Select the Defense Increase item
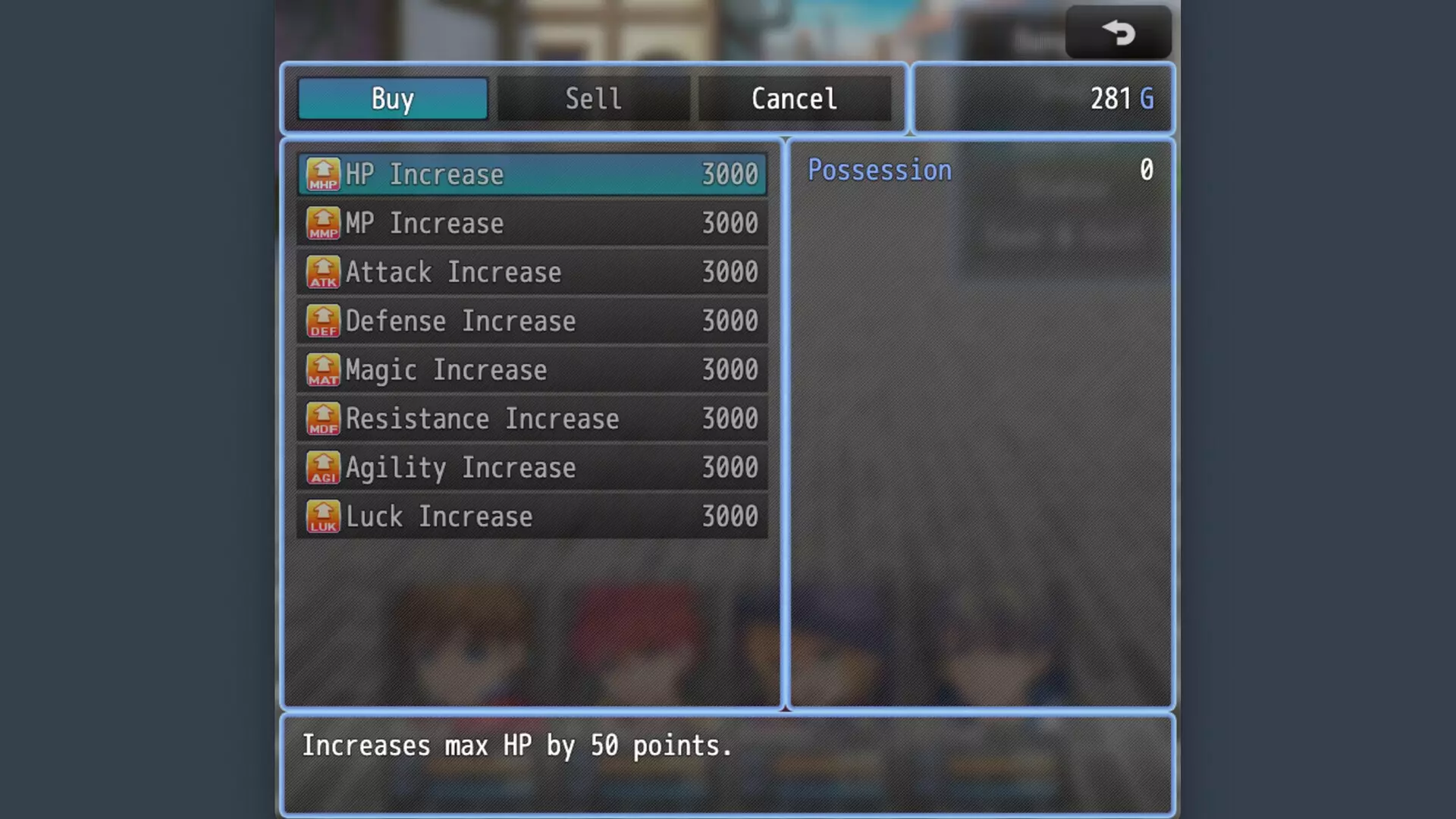 pyautogui.click(x=532, y=322)
